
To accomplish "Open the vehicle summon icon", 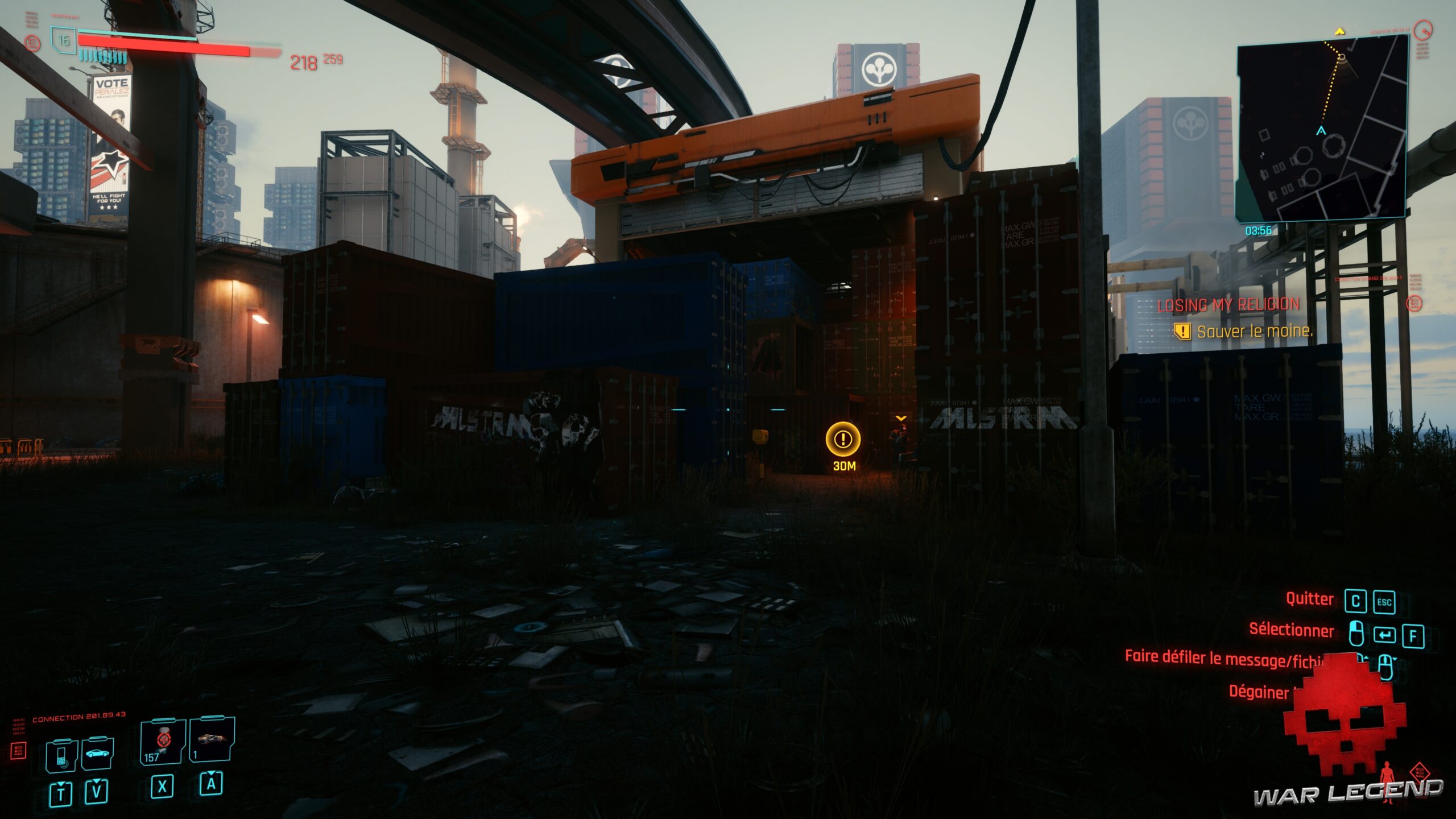I will [97, 752].
